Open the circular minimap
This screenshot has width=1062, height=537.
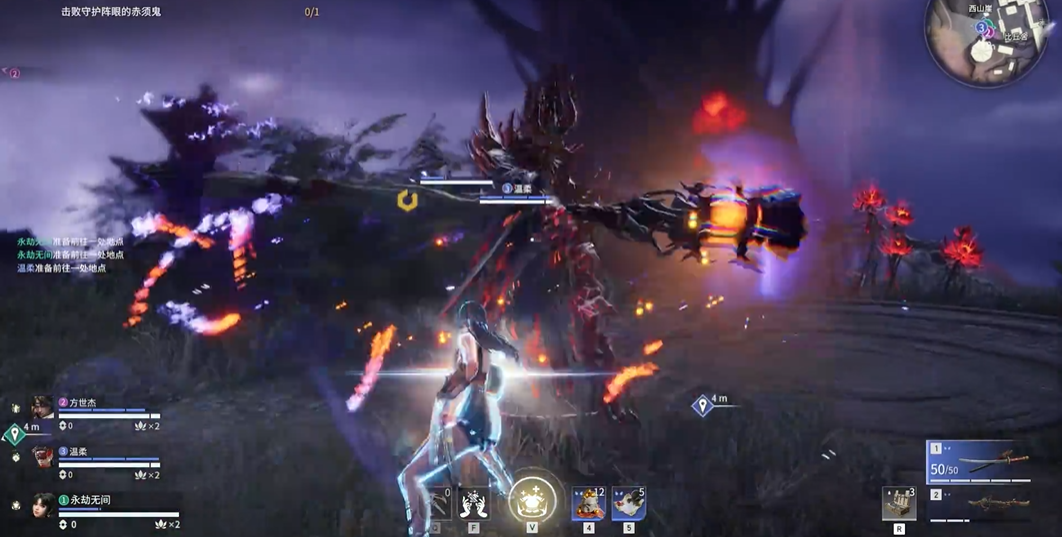click(988, 40)
